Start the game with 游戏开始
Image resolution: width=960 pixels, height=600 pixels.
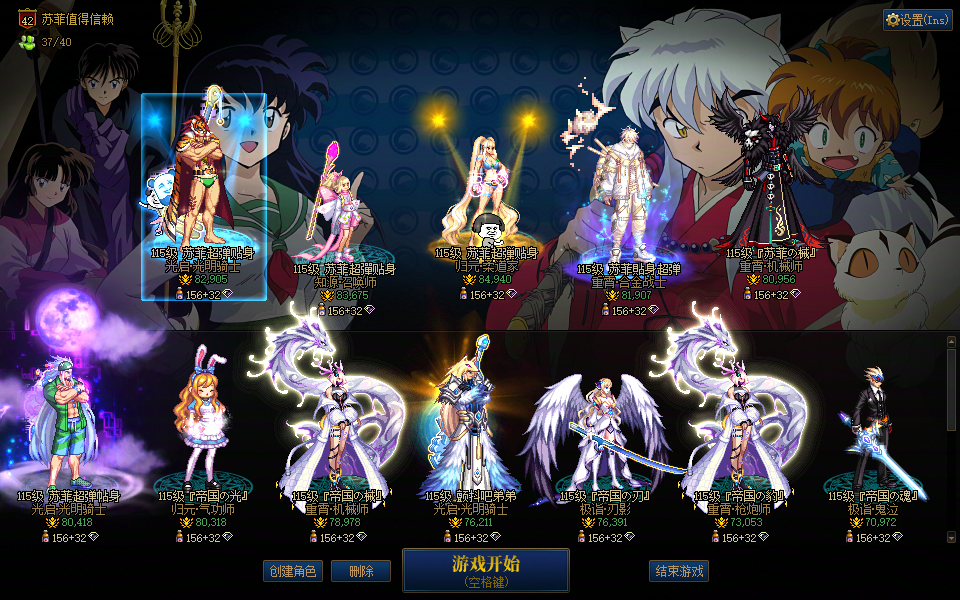click(x=485, y=570)
